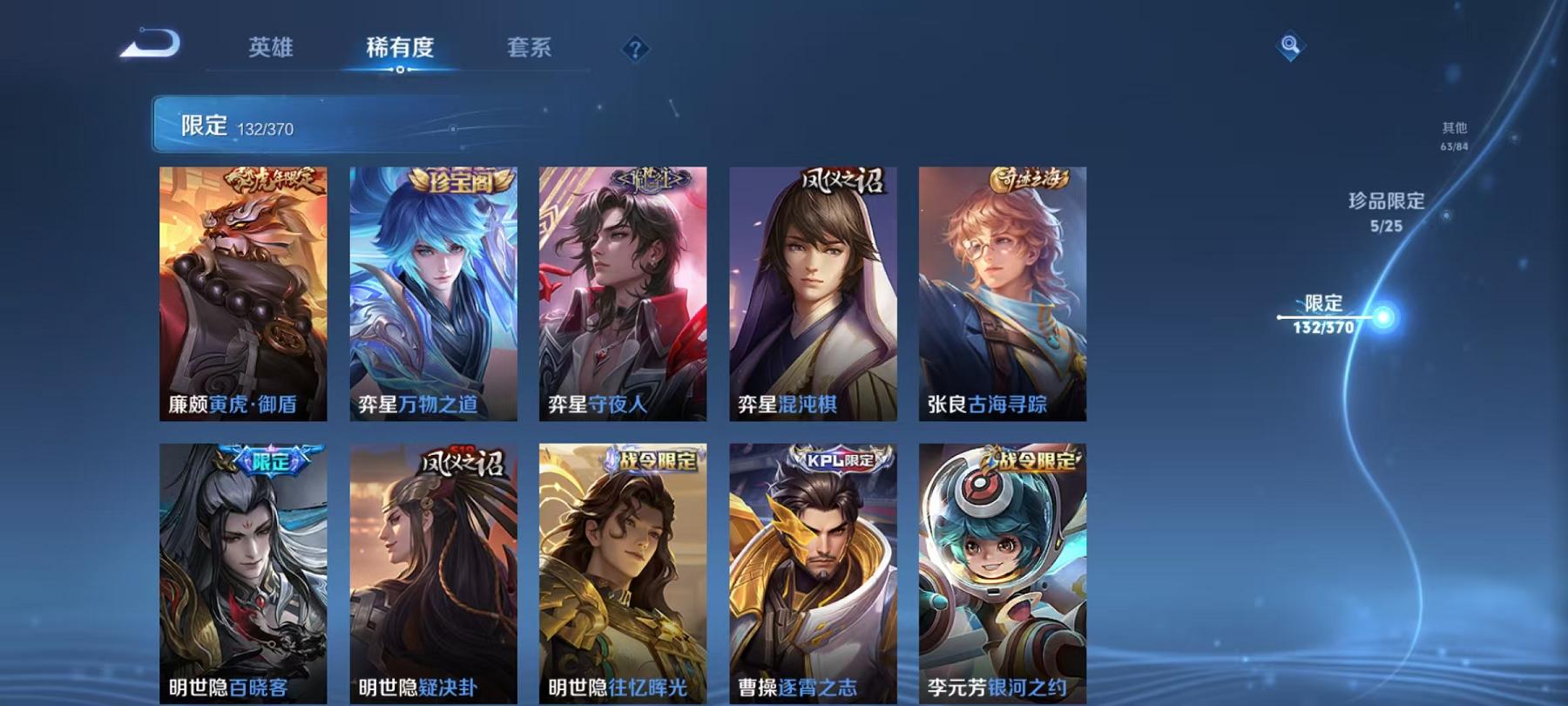This screenshot has height=706, width=1568.
Task: Select the 稀有度 tab
Action: click(400, 50)
